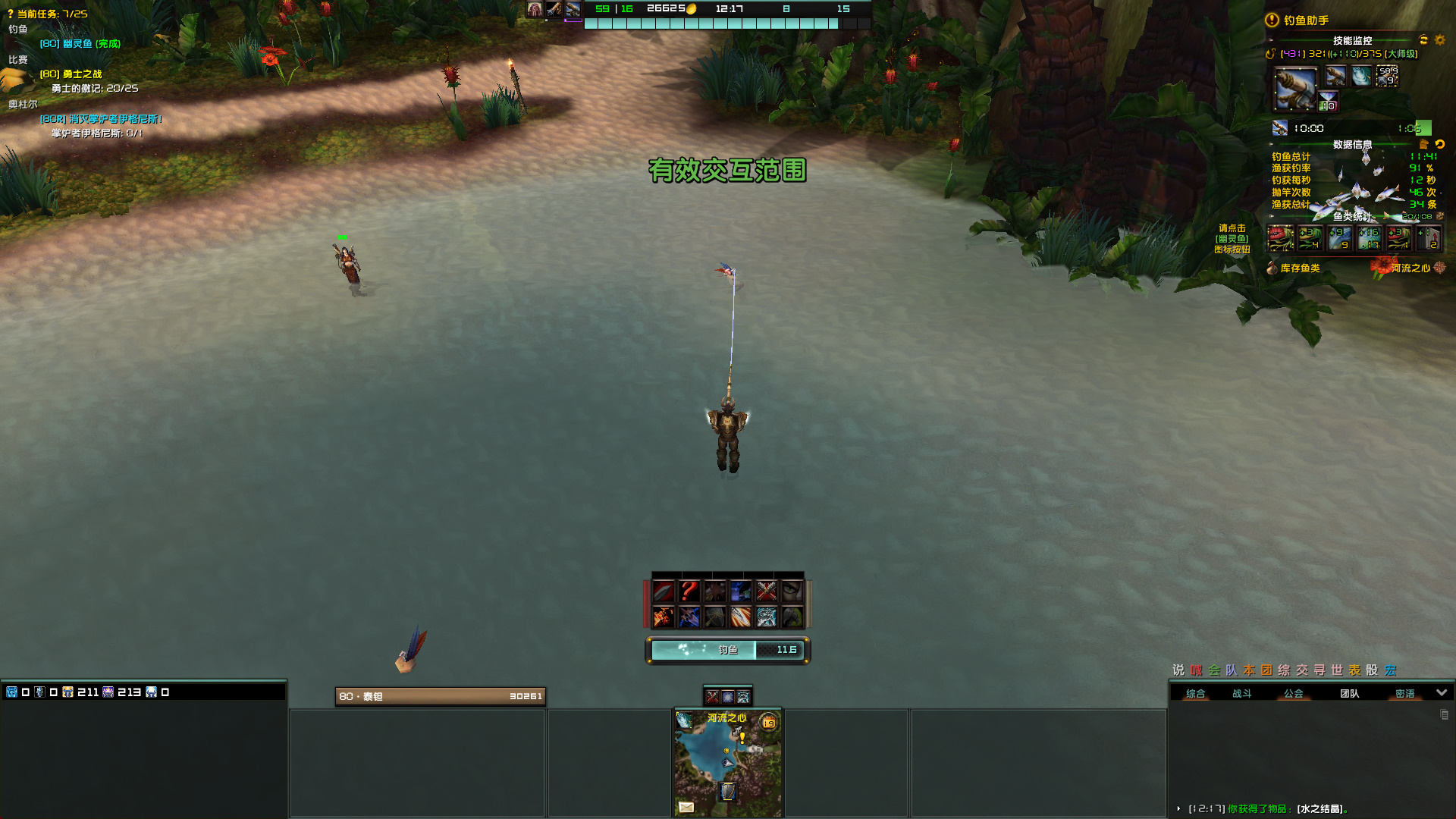
Task: Open the calendar icon showing 19
Action: click(x=768, y=723)
